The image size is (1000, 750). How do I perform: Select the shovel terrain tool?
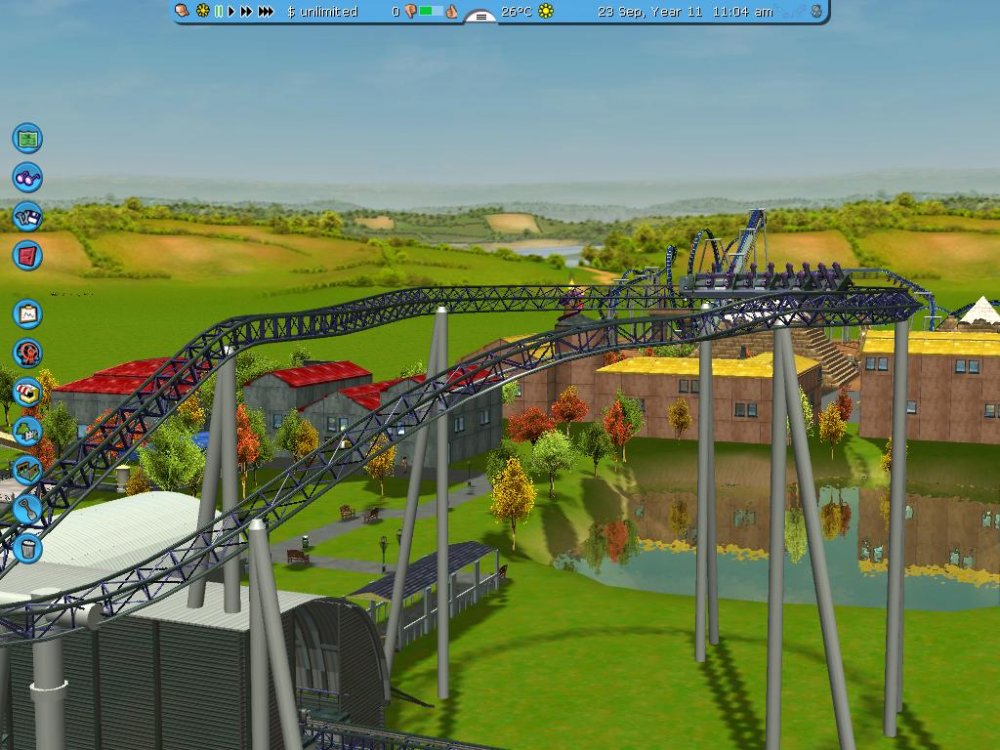(x=27, y=509)
